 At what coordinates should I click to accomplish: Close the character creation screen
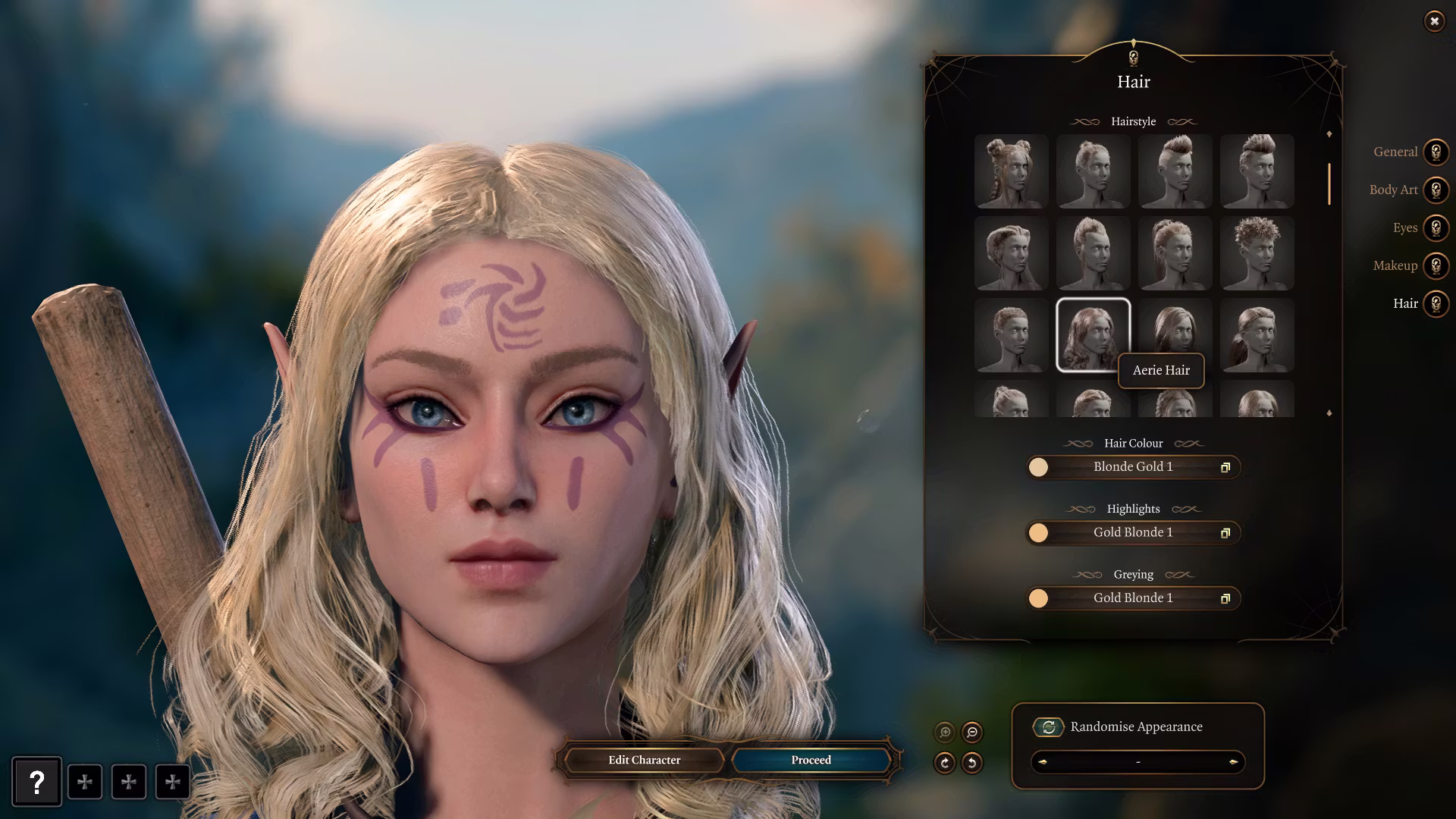point(1434,21)
